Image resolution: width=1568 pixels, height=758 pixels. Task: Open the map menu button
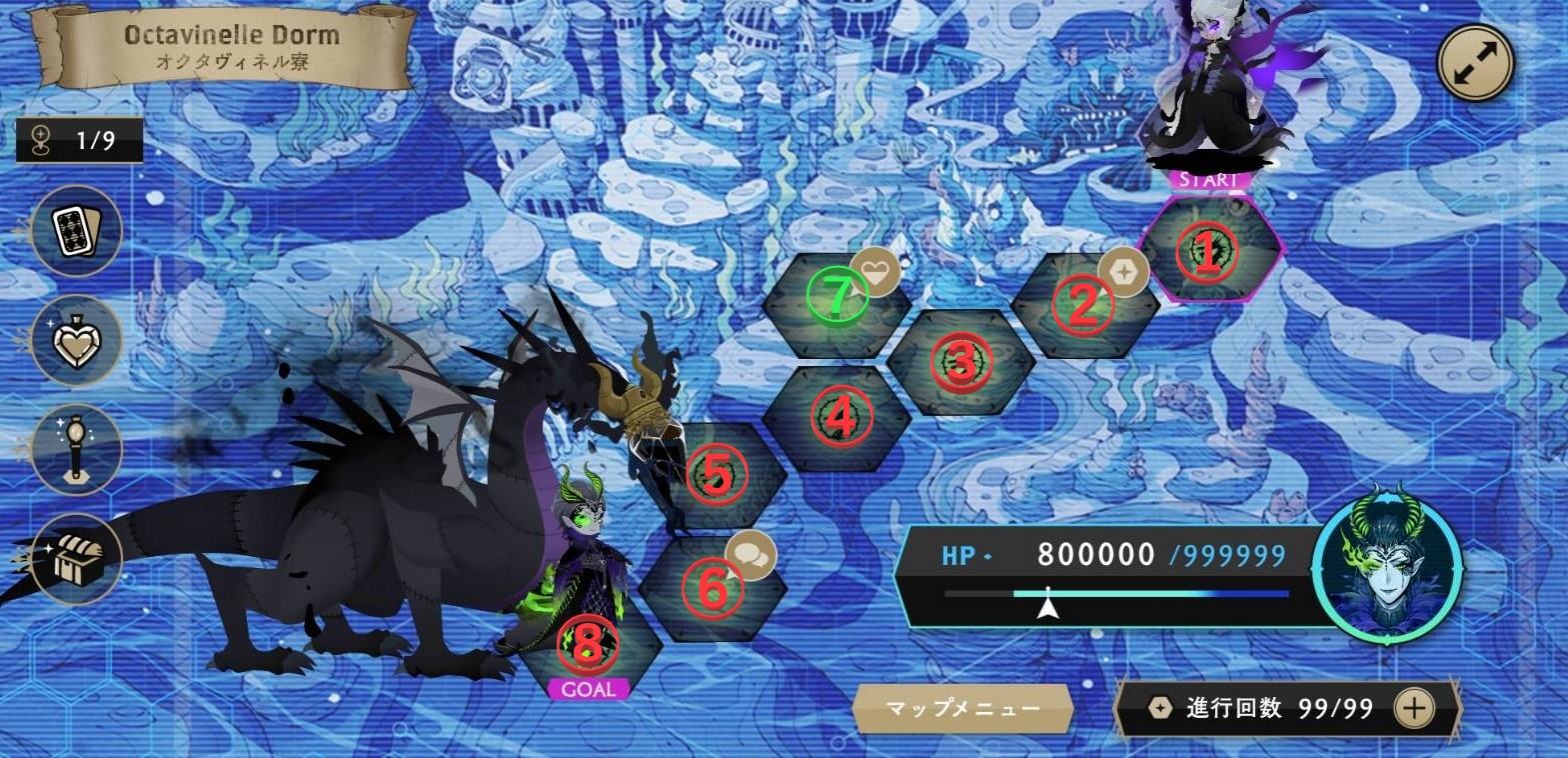coord(962,708)
